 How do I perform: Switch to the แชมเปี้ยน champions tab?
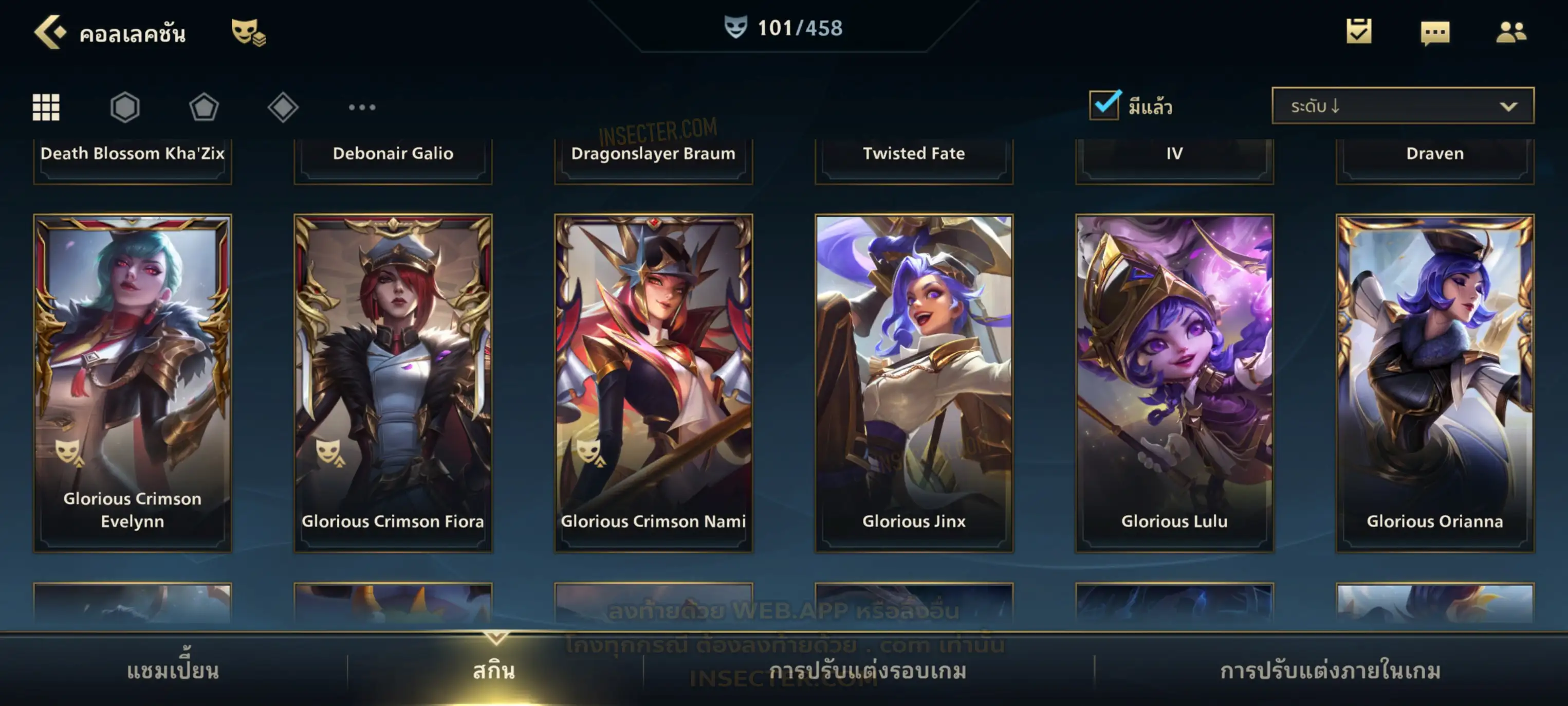coord(173,671)
